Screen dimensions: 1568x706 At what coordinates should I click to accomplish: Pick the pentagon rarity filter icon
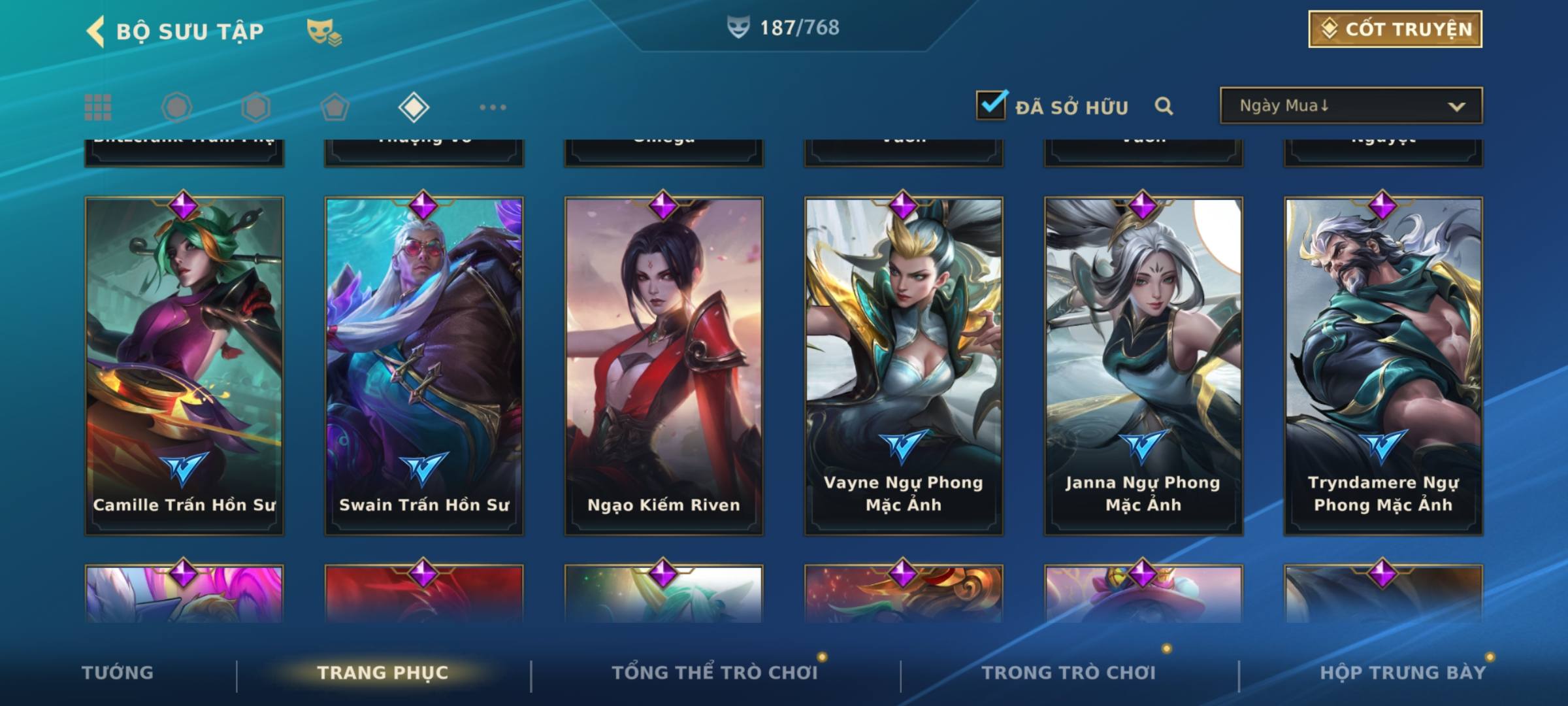[x=335, y=107]
